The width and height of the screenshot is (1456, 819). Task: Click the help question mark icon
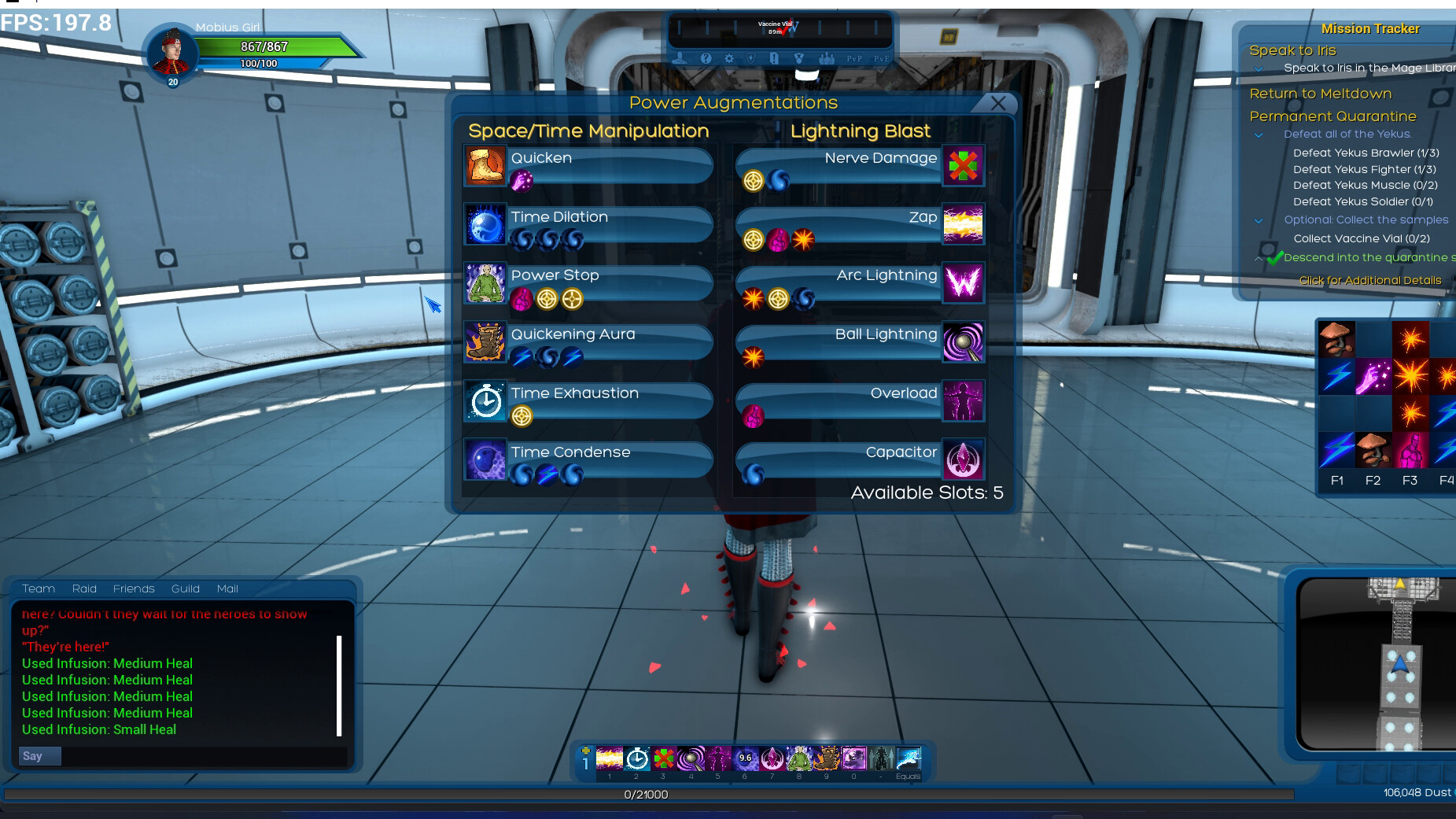[705, 57]
